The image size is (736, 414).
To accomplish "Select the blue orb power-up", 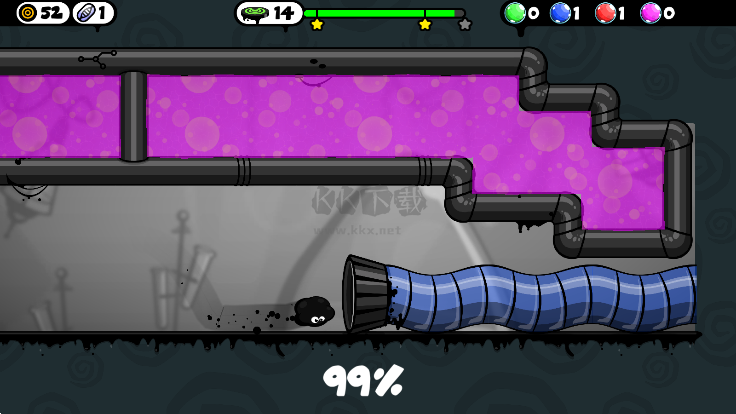I will 561,13.
